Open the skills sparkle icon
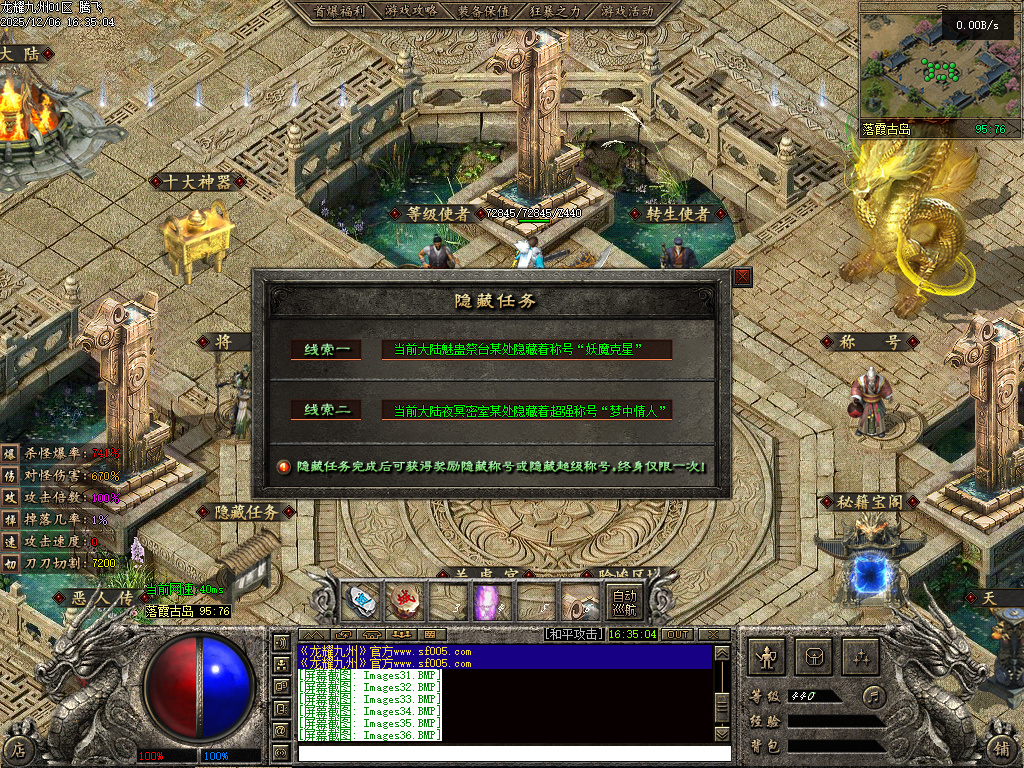The image size is (1024, 768). click(861, 657)
